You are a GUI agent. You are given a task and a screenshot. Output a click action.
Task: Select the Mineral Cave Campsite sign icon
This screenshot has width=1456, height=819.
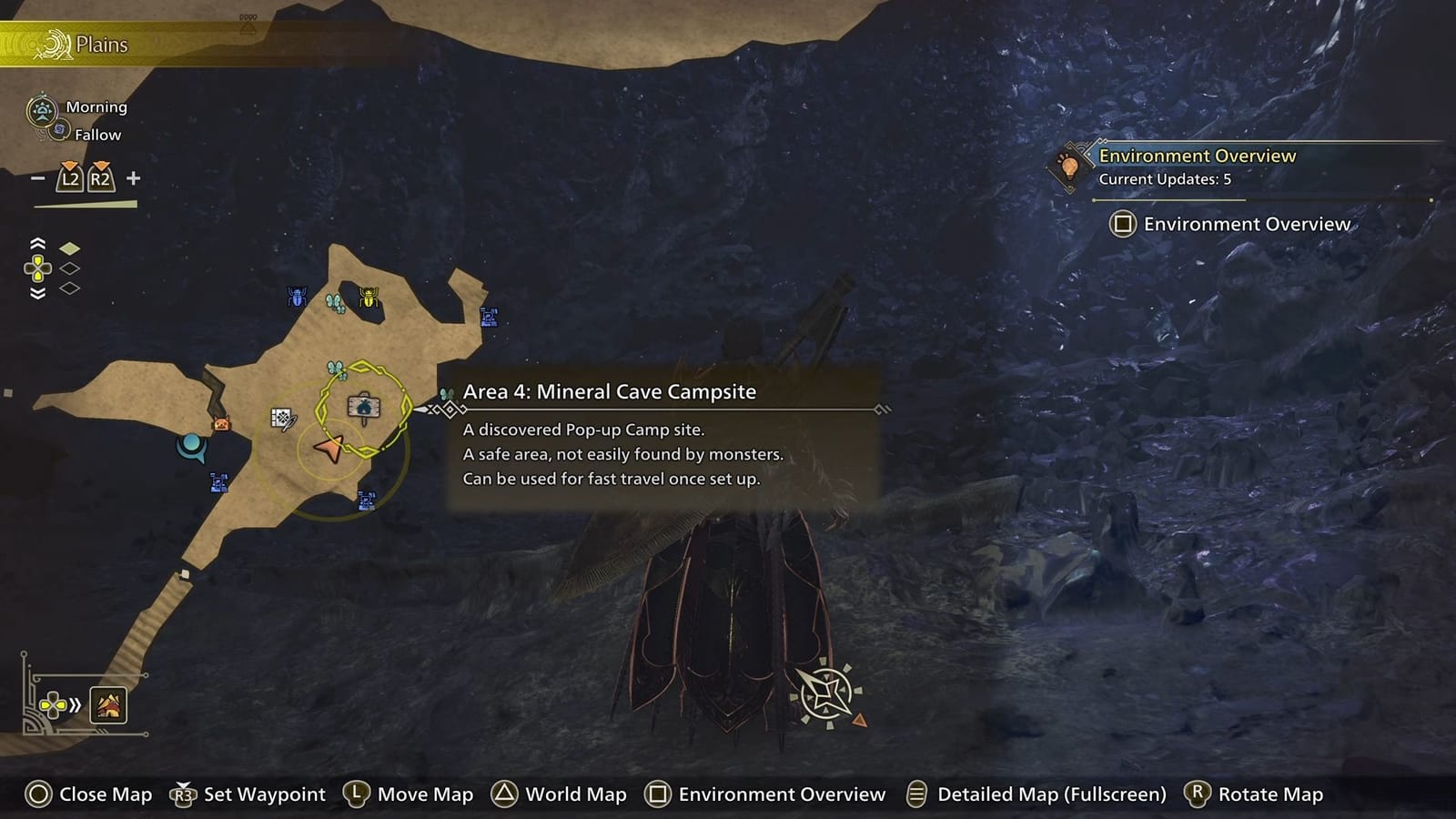[364, 409]
